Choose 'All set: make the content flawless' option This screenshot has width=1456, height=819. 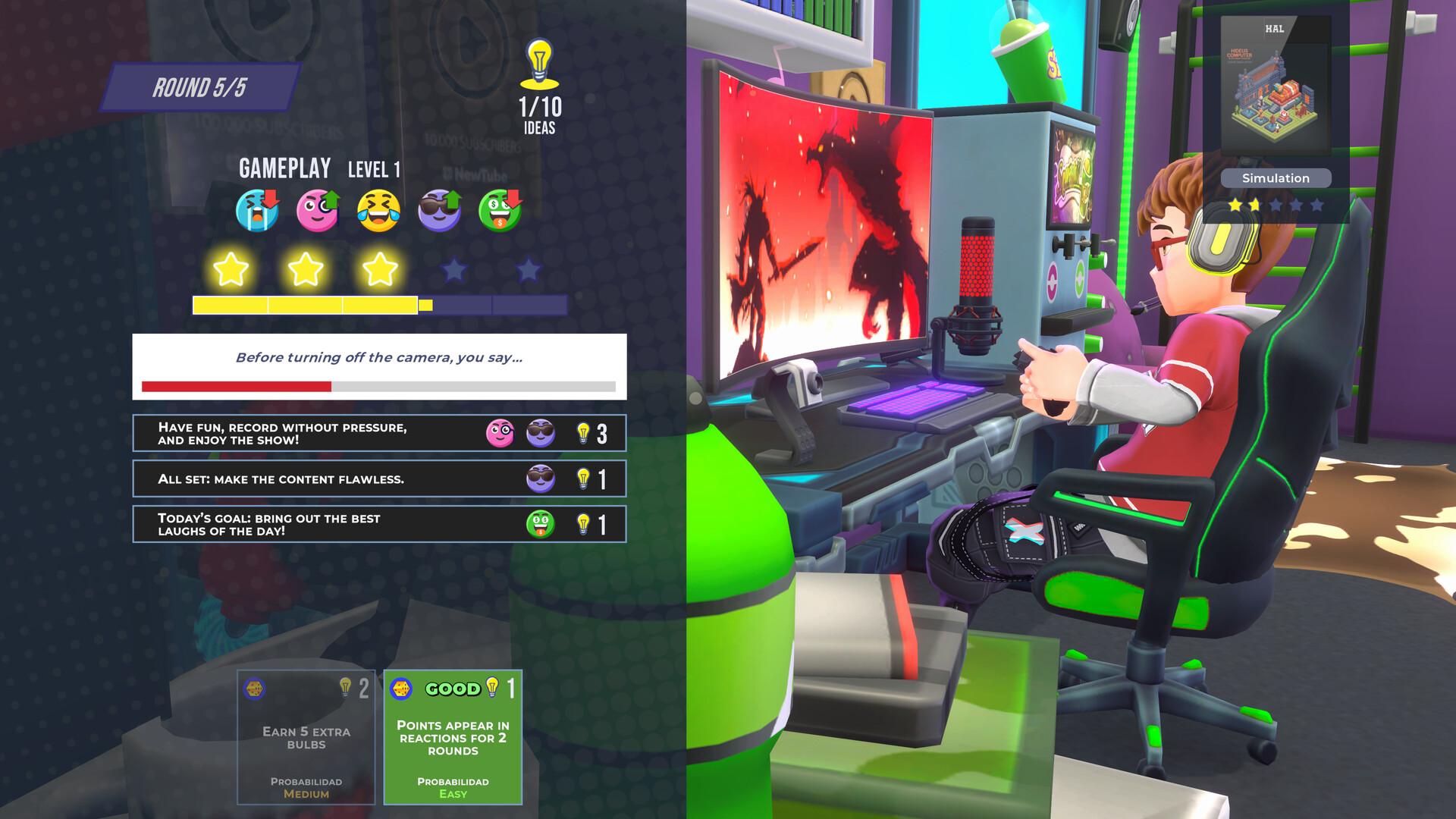click(x=379, y=479)
